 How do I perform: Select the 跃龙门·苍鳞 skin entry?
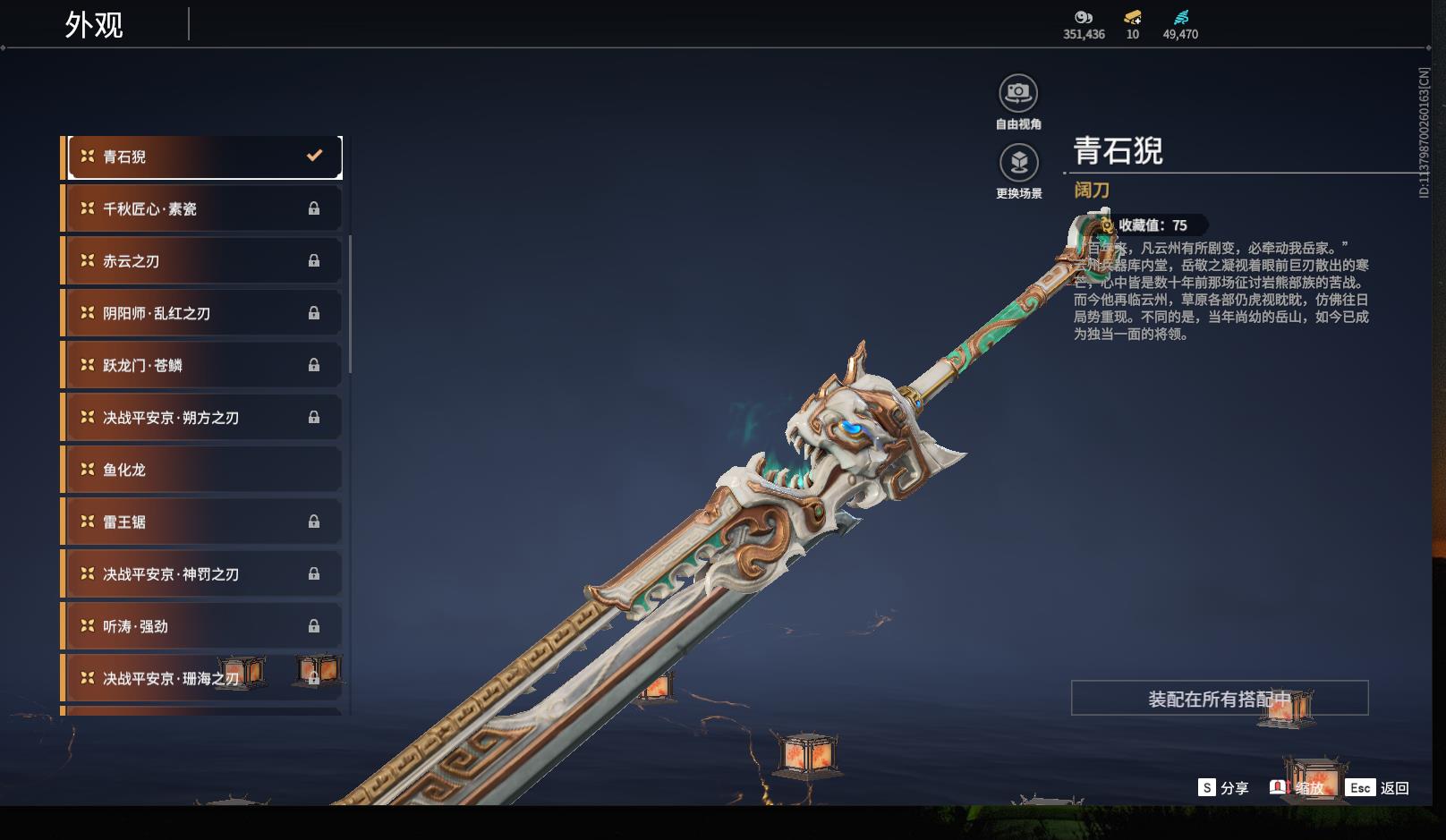[x=204, y=365]
